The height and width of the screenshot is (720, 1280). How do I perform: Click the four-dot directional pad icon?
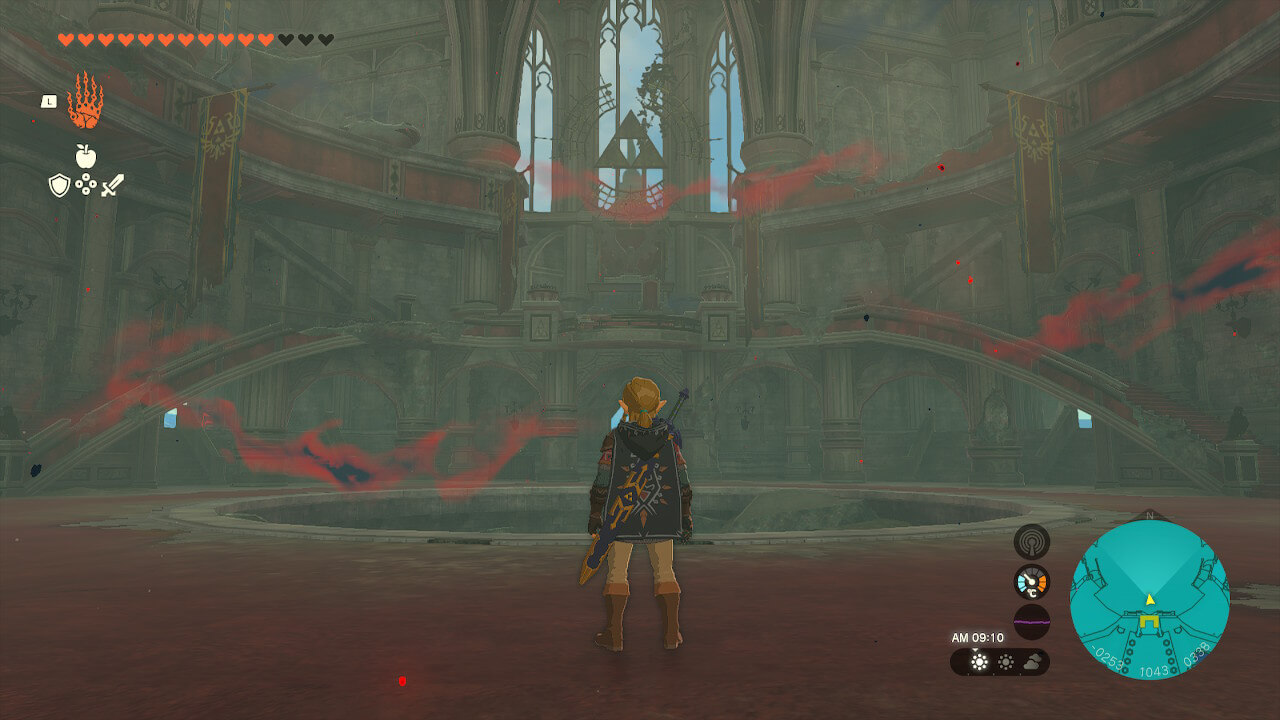click(x=86, y=185)
